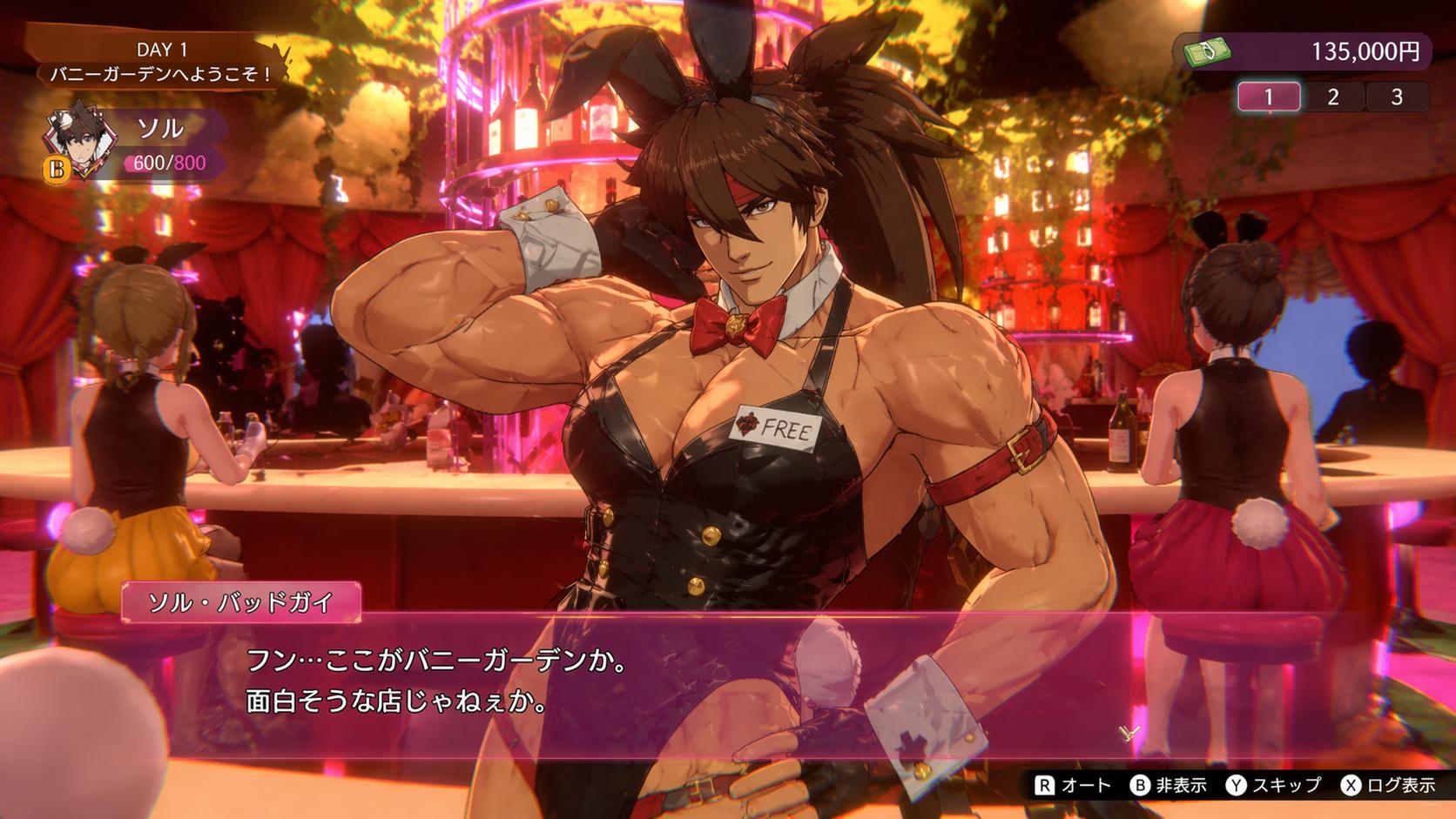
Task: Advance the dialogue via the text box
Action: (x=662, y=683)
